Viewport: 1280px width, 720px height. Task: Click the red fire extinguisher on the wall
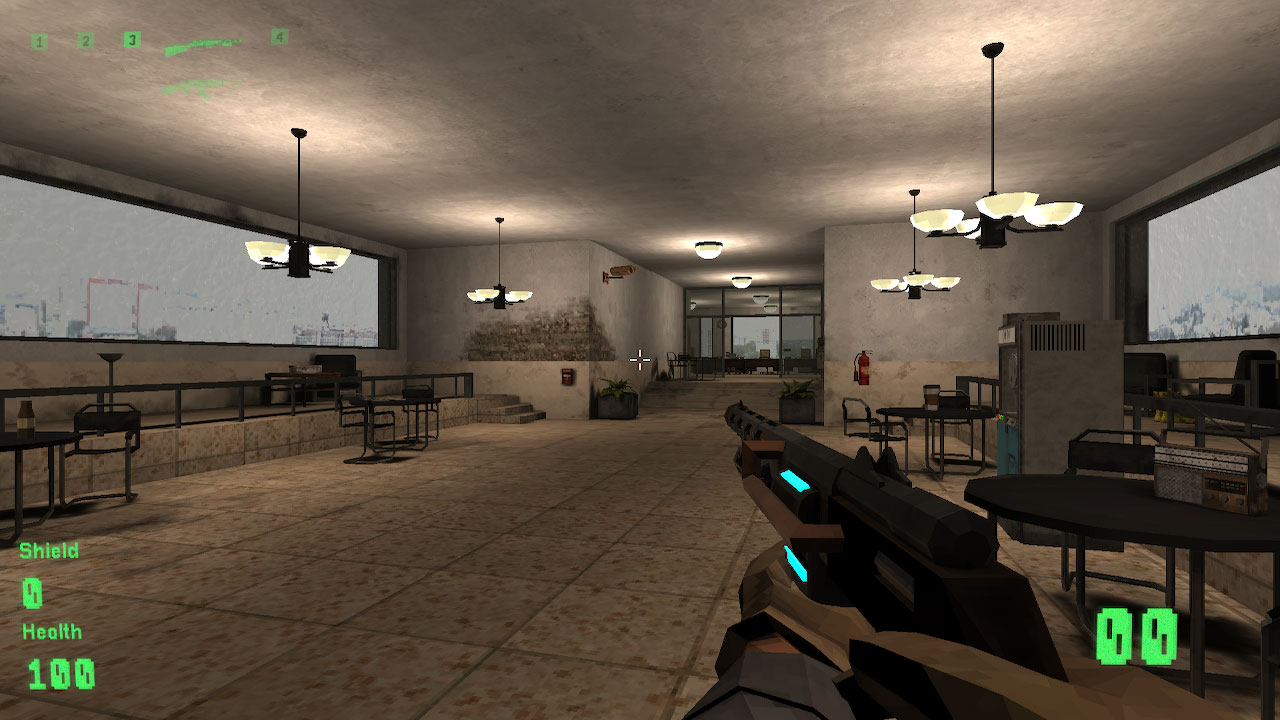863,368
